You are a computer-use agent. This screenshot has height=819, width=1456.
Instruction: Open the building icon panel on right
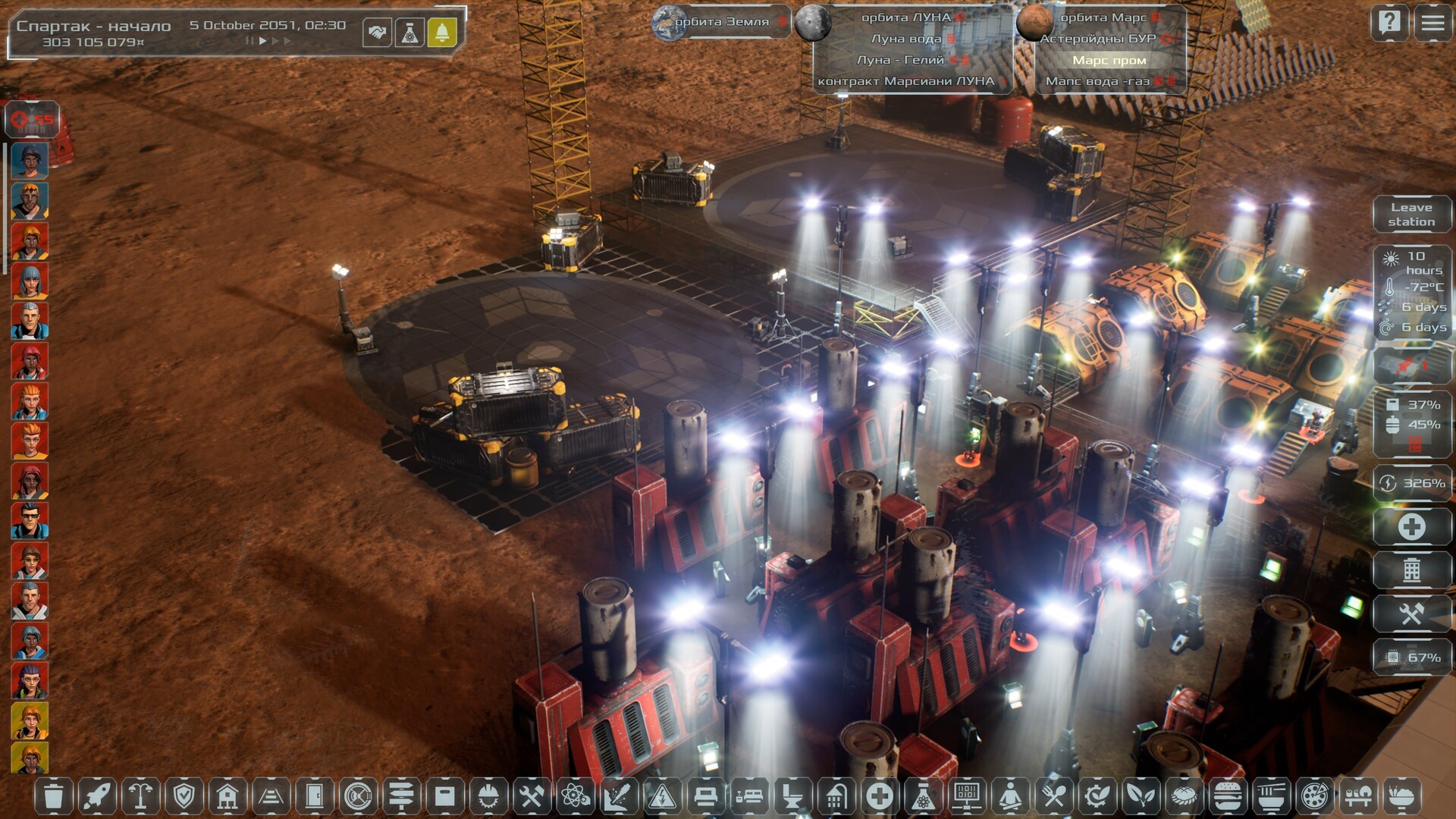pos(1411,570)
